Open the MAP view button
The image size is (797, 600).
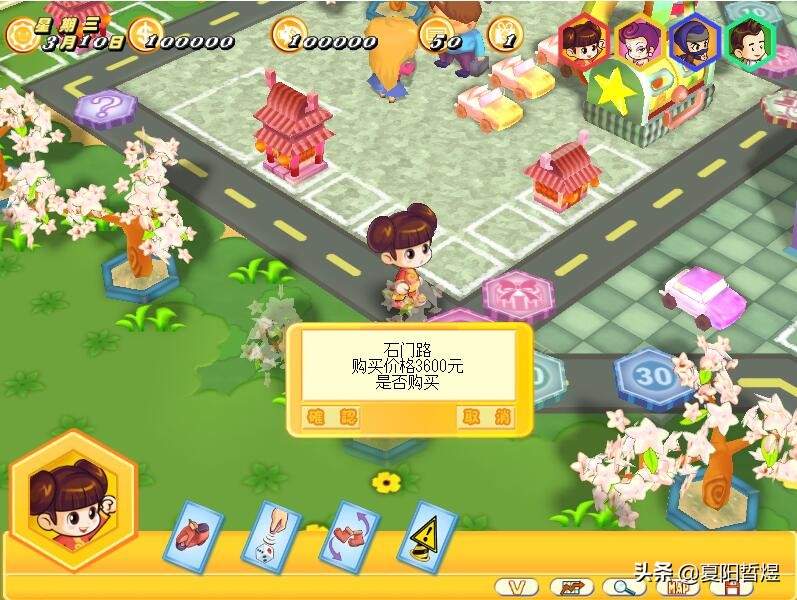[678, 587]
